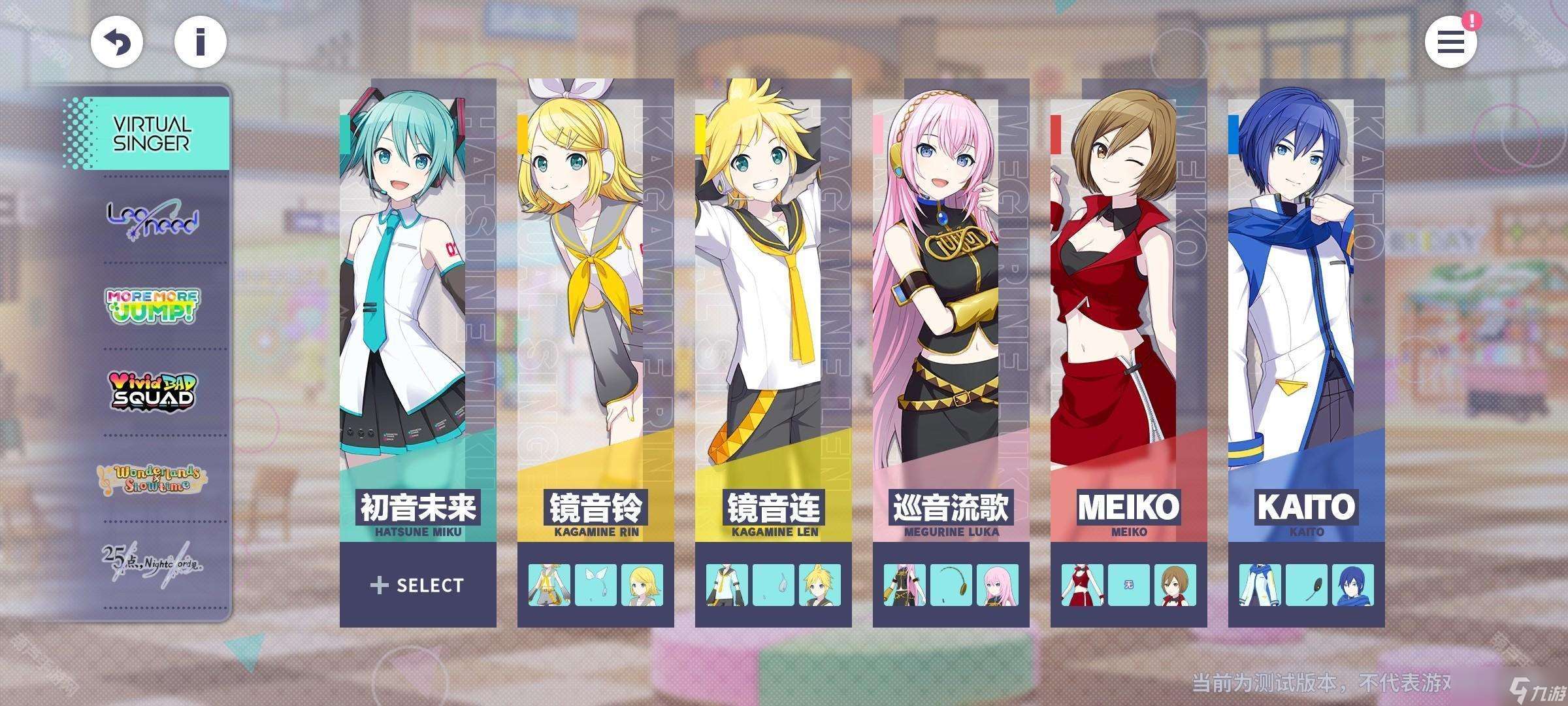Image resolution: width=1568 pixels, height=706 pixels.
Task: Switch to the Leo/need group tab
Action: [x=153, y=219]
